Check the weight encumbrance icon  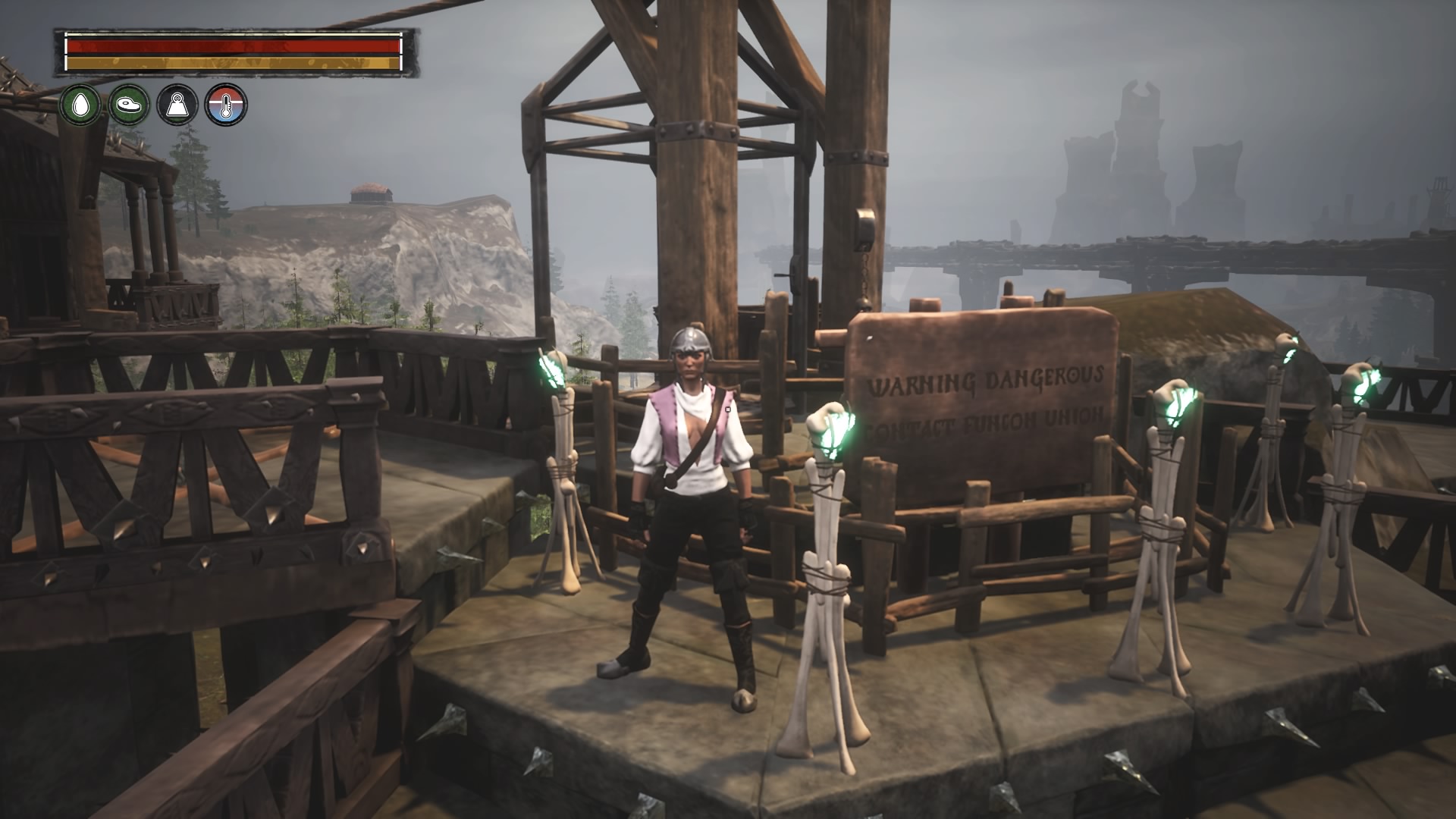click(177, 105)
